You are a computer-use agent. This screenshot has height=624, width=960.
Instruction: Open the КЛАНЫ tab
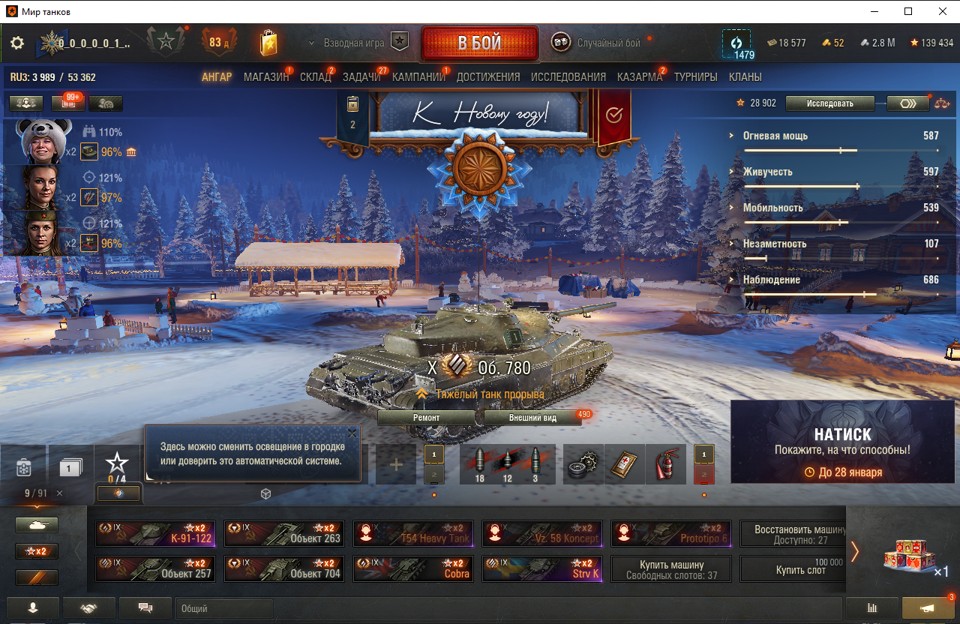point(745,77)
